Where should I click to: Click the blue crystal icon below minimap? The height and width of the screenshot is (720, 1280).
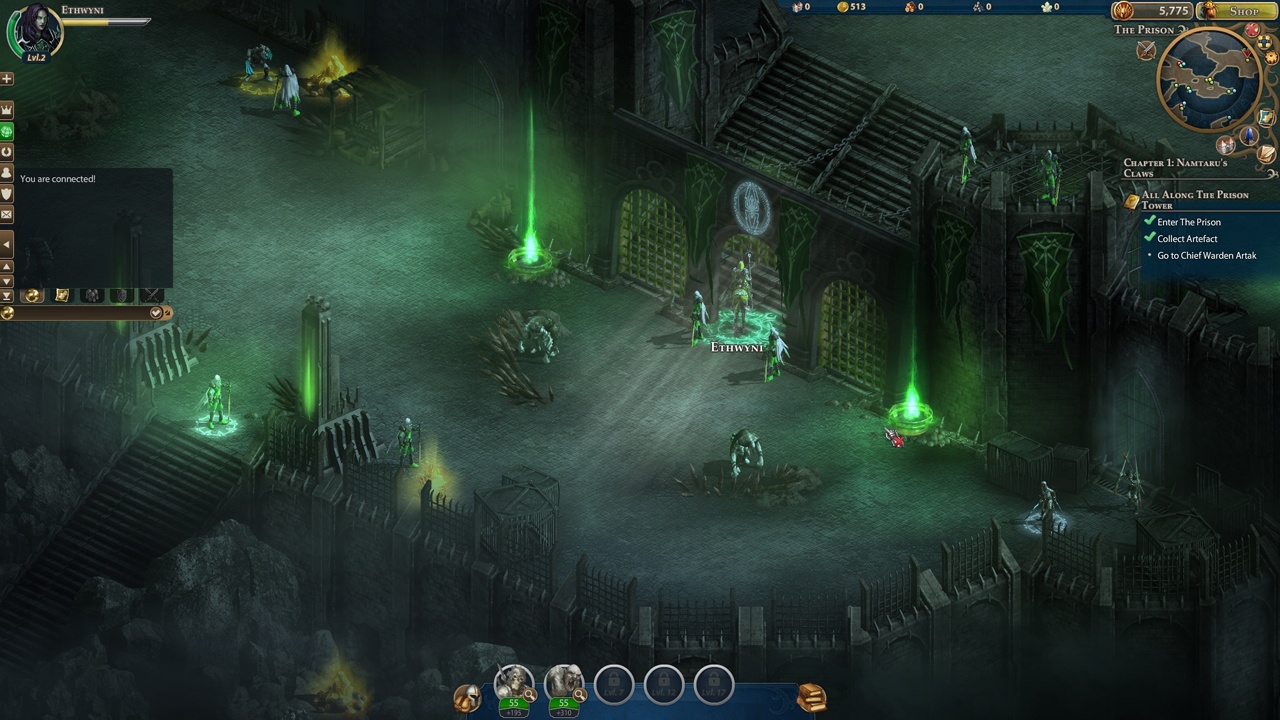point(1248,137)
